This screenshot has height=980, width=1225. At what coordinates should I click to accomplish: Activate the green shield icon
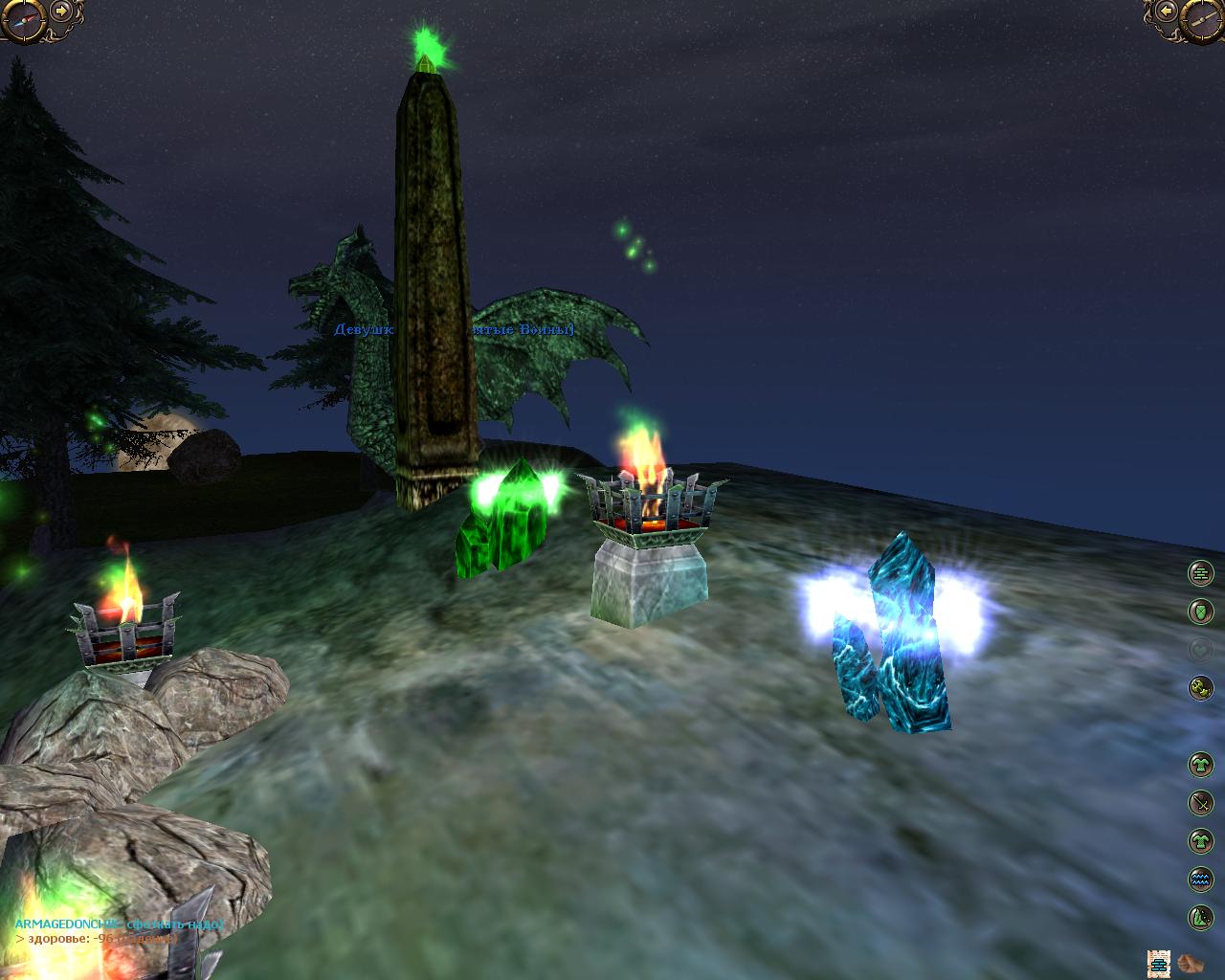(x=1200, y=611)
